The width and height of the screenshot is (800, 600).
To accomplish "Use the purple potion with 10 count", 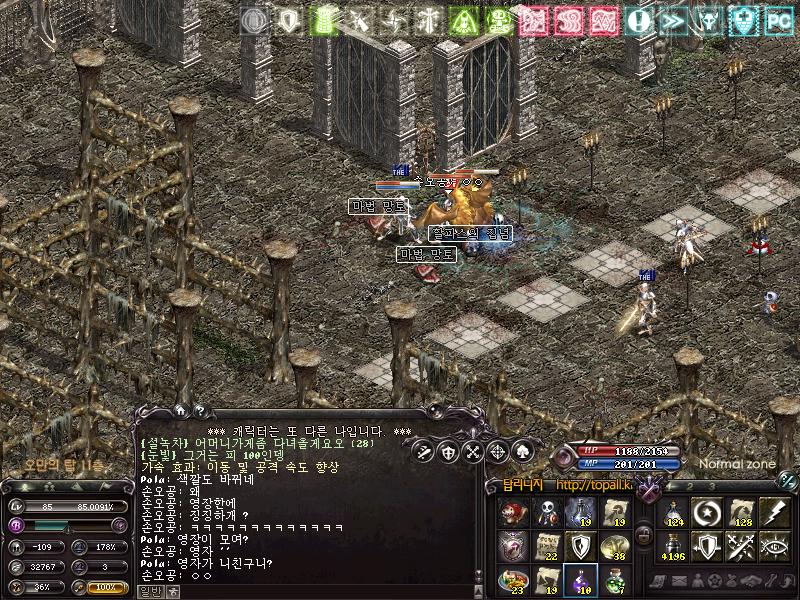I will point(581,579).
